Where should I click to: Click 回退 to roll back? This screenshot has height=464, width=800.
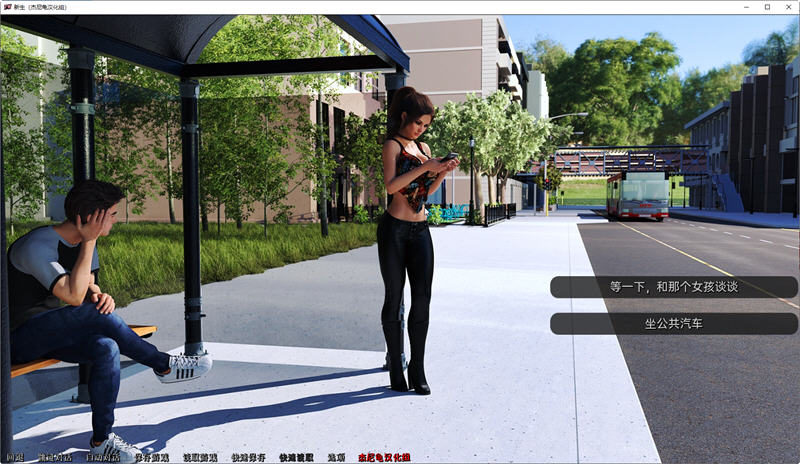pyautogui.click(x=15, y=457)
